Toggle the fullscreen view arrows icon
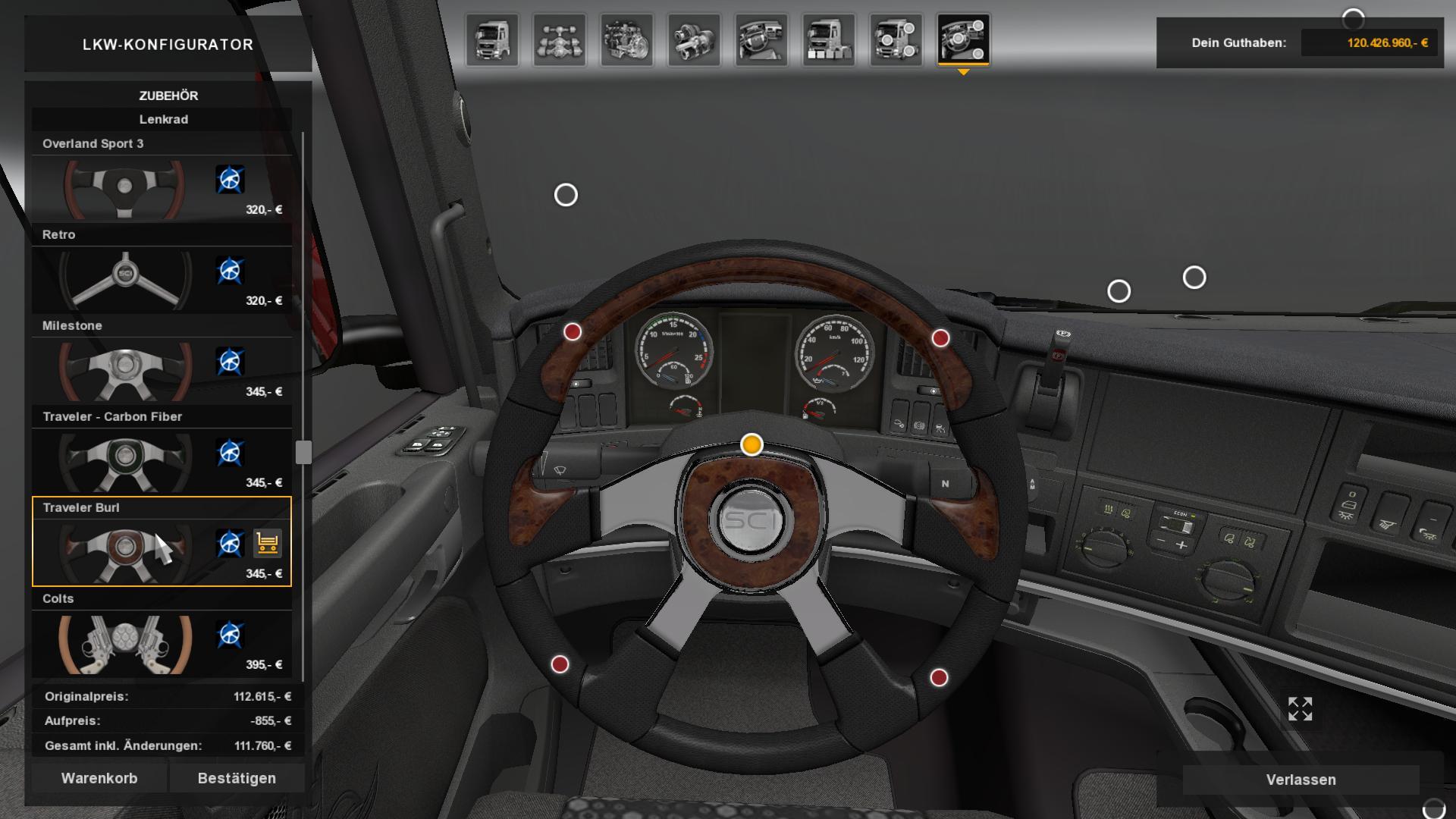 click(x=1300, y=709)
